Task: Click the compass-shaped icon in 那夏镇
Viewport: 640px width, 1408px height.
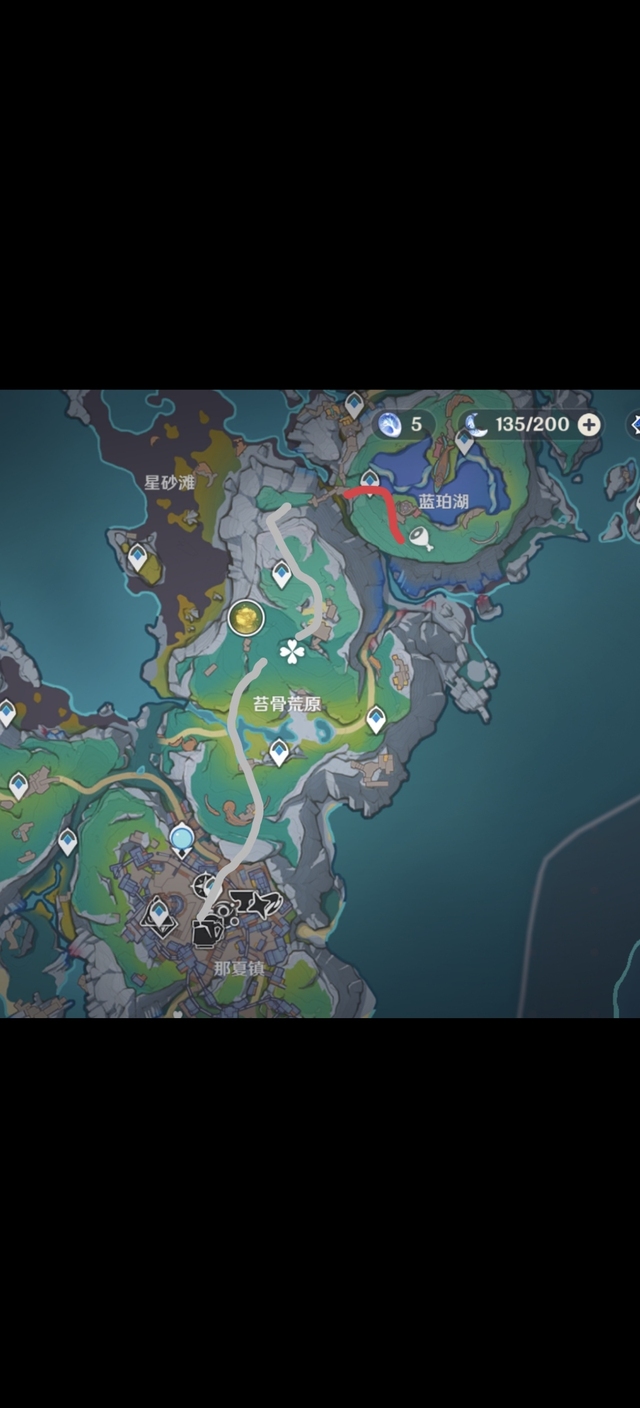Action: click(206, 886)
